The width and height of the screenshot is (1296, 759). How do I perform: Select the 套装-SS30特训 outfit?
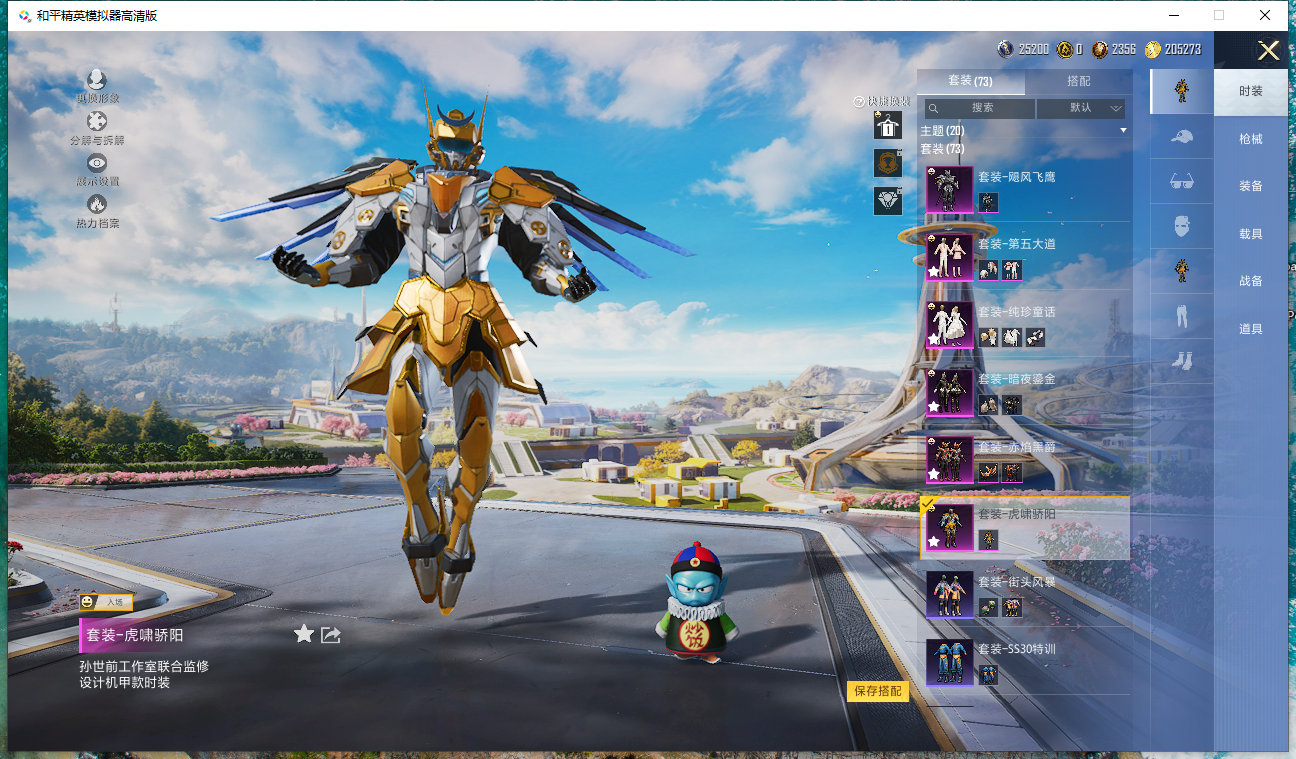pos(1025,661)
